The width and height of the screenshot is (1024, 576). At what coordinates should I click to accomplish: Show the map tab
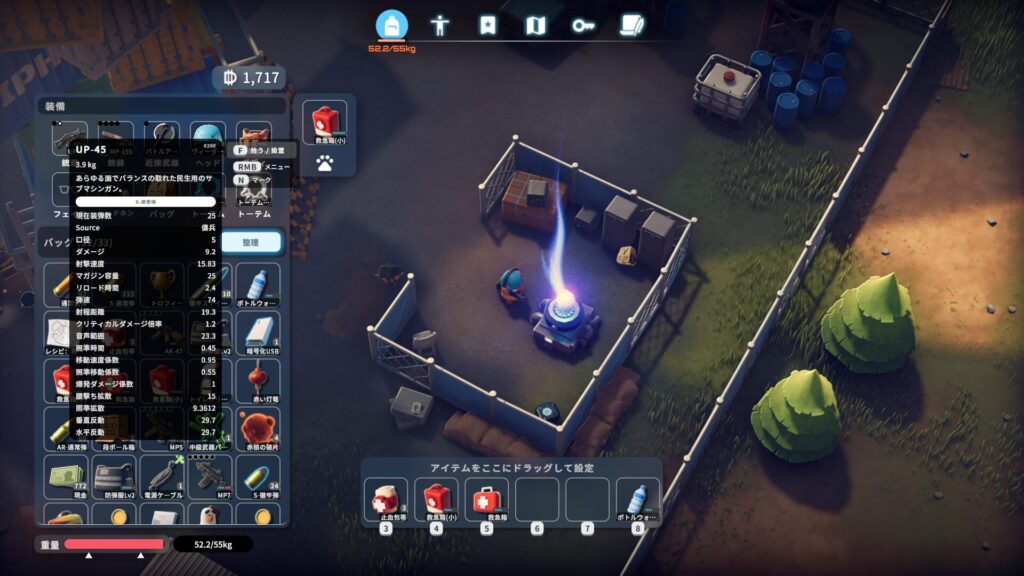tap(536, 25)
